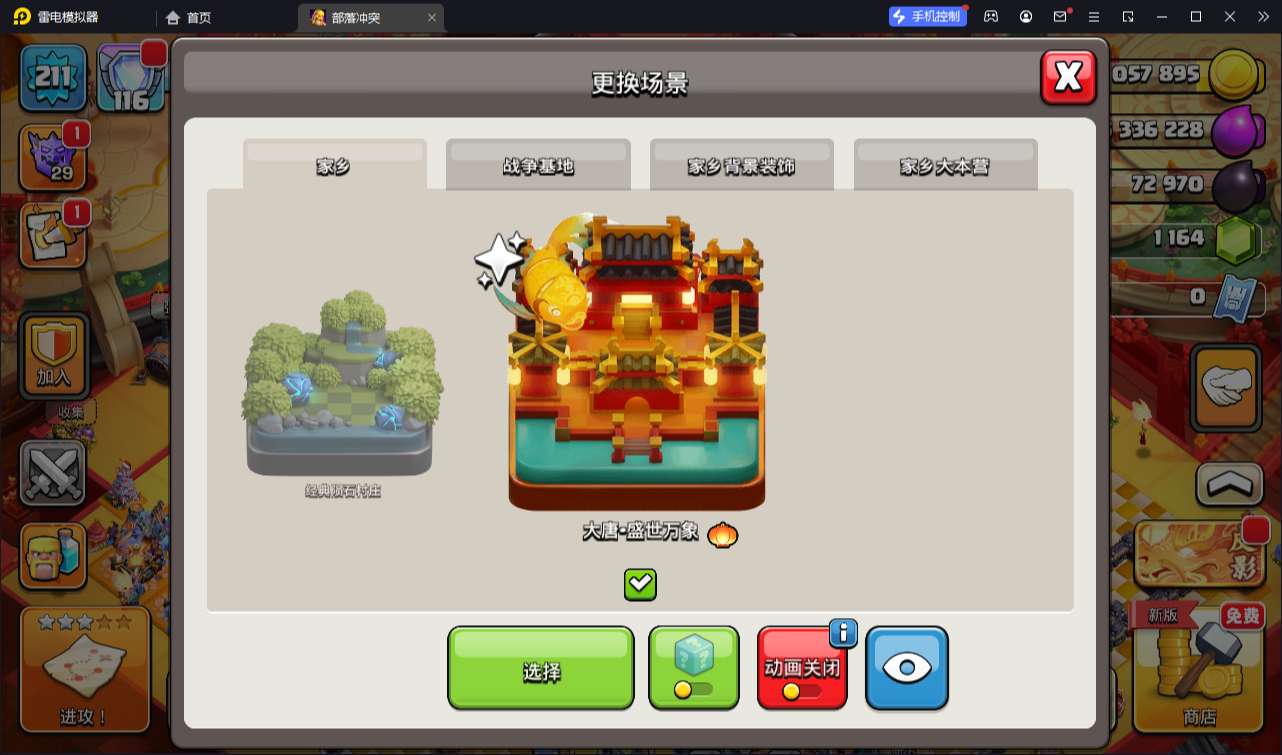Click the eye preview icon
The image size is (1282, 755).
pyautogui.click(x=906, y=668)
